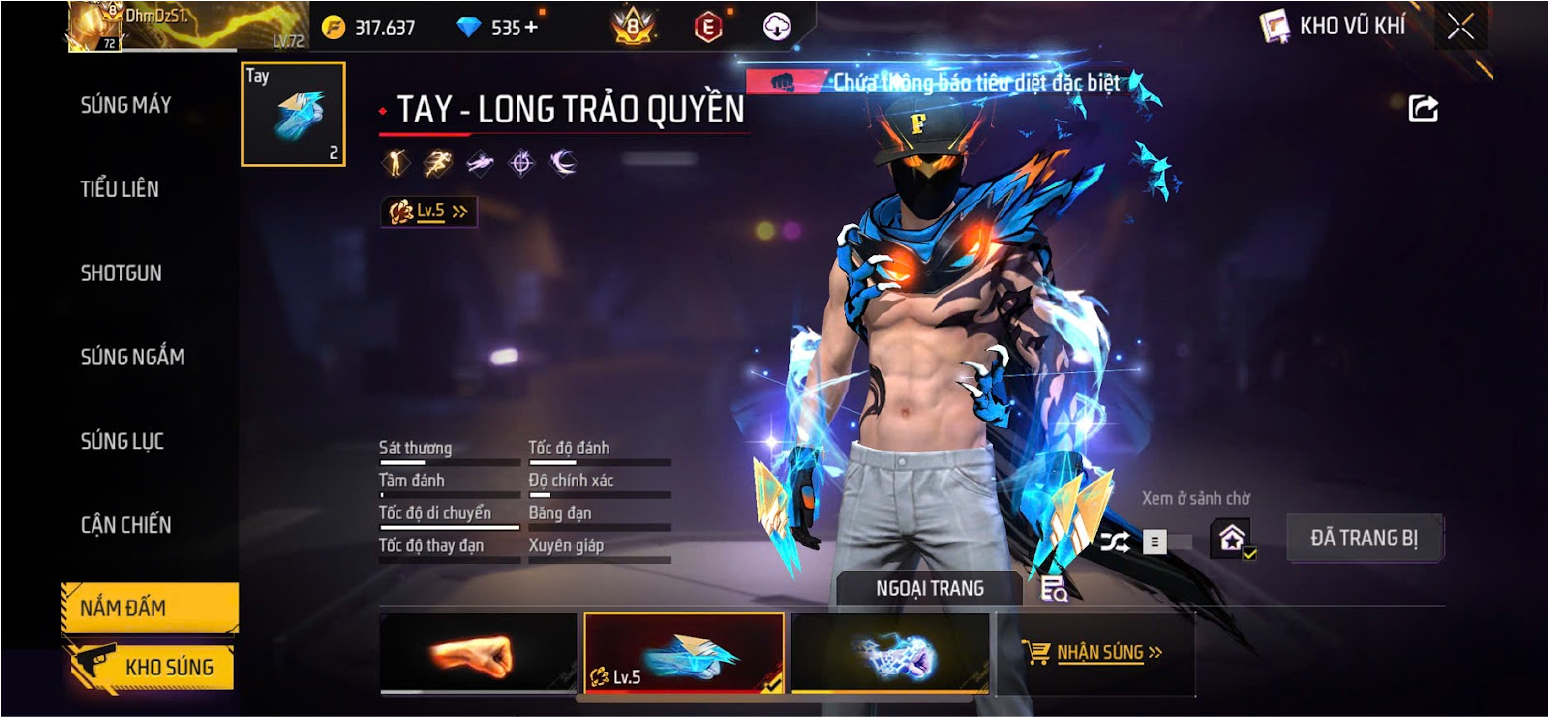This screenshot has width=1548, height=717.
Task: Switch to the Tiểu Liên category
Action: click(120, 189)
